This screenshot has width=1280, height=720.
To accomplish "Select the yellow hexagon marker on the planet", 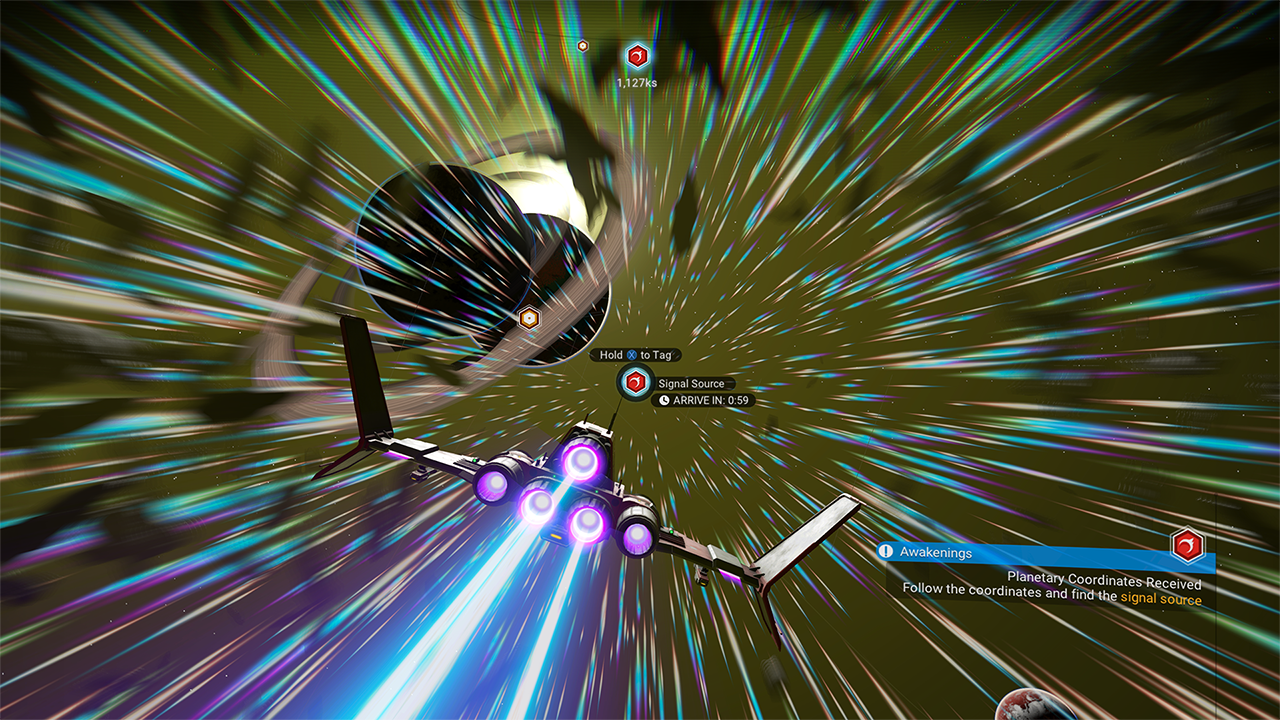I will coord(528,319).
